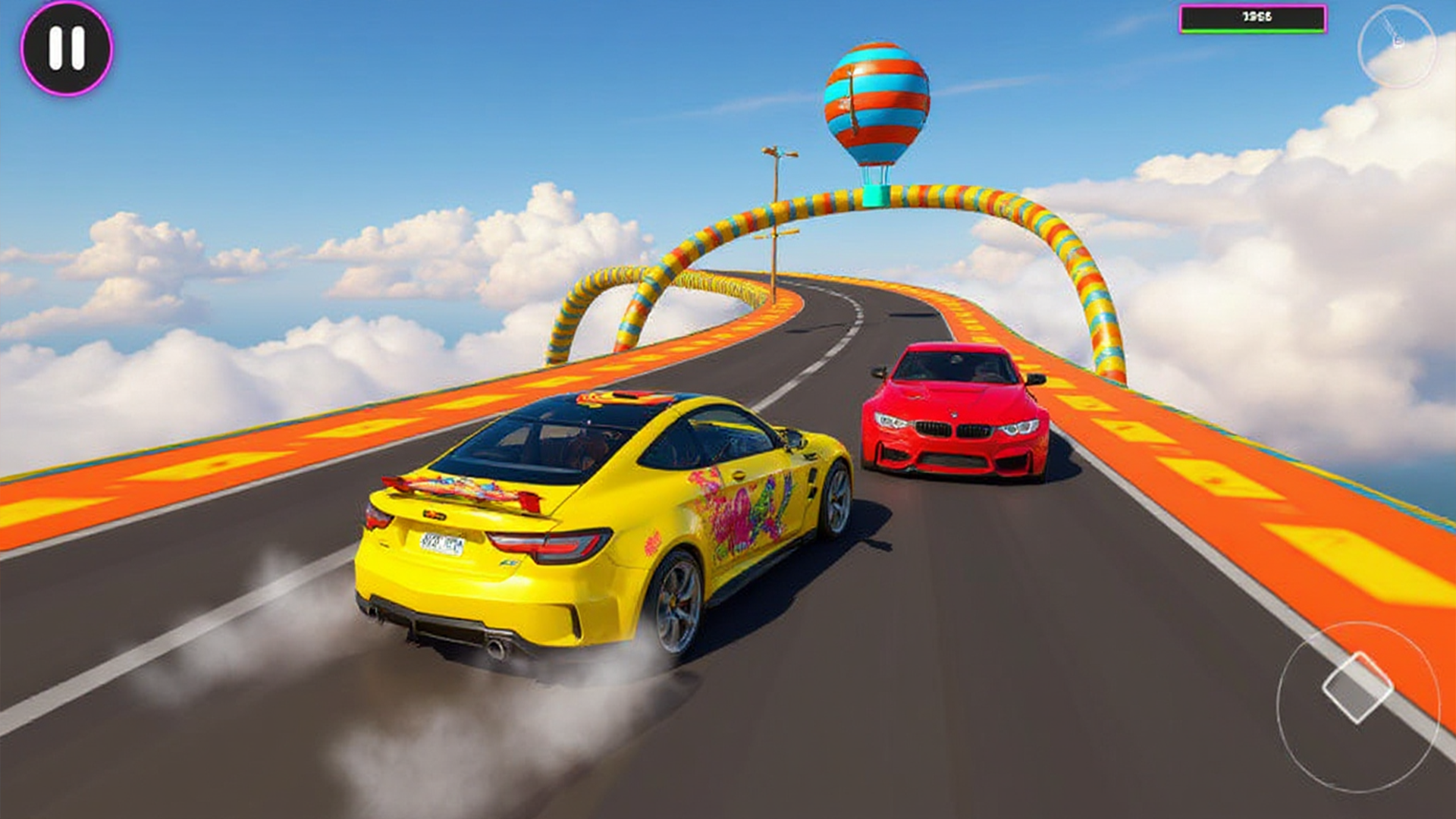Tap the compass control in the top-right corner
The width and height of the screenshot is (1456, 819).
point(1398,45)
